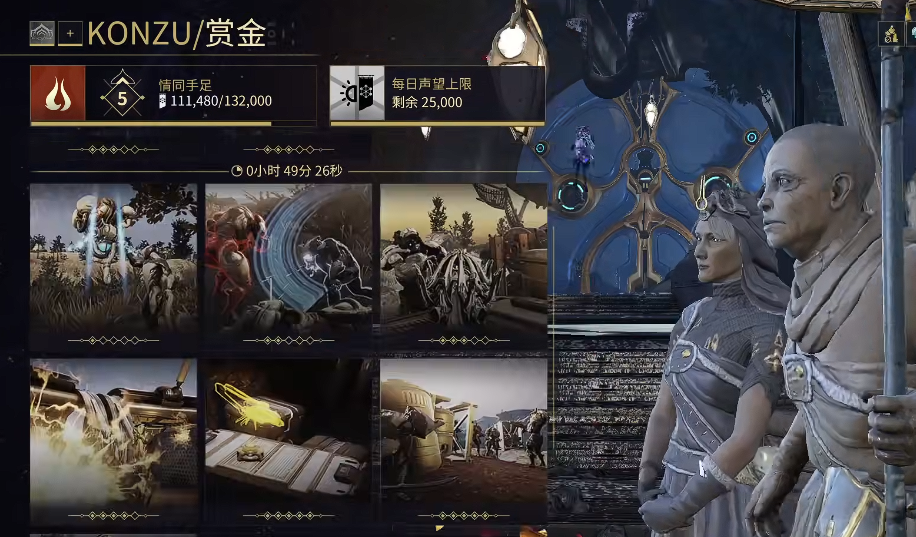This screenshot has height=537, width=916.
Task: Choose the bounty showing the creature skeleton
Action: point(463,264)
